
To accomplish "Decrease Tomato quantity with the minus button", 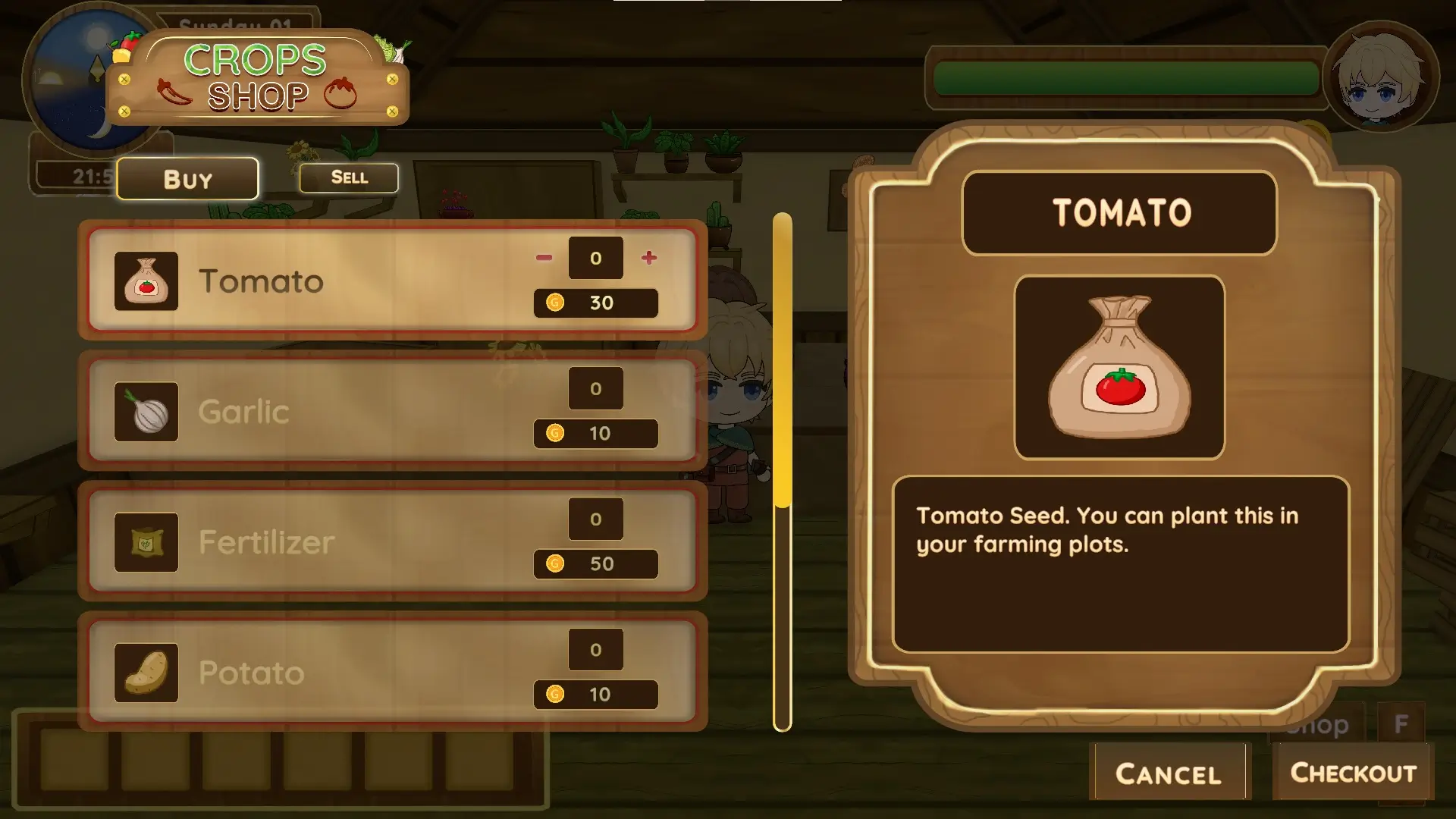I will pyautogui.click(x=544, y=258).
